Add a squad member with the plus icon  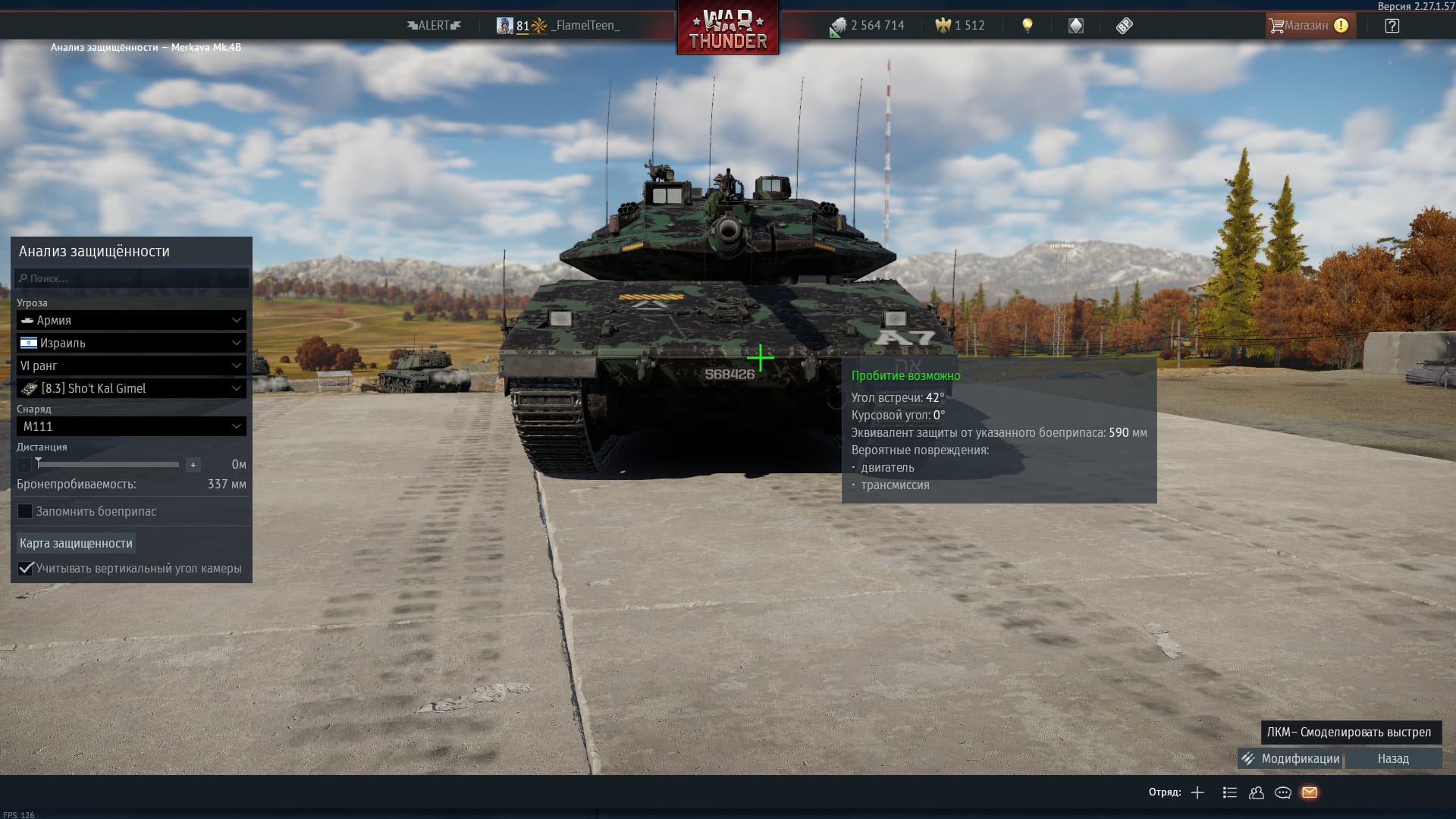coord(1197,792)
